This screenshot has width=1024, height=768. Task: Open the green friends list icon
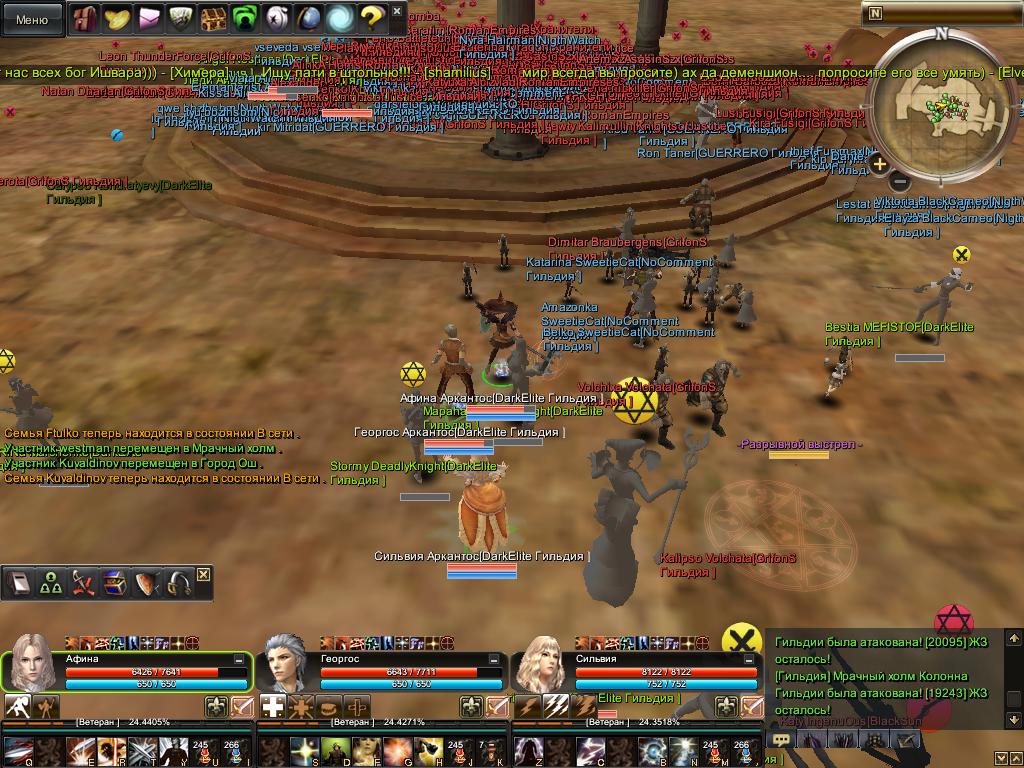243,18
